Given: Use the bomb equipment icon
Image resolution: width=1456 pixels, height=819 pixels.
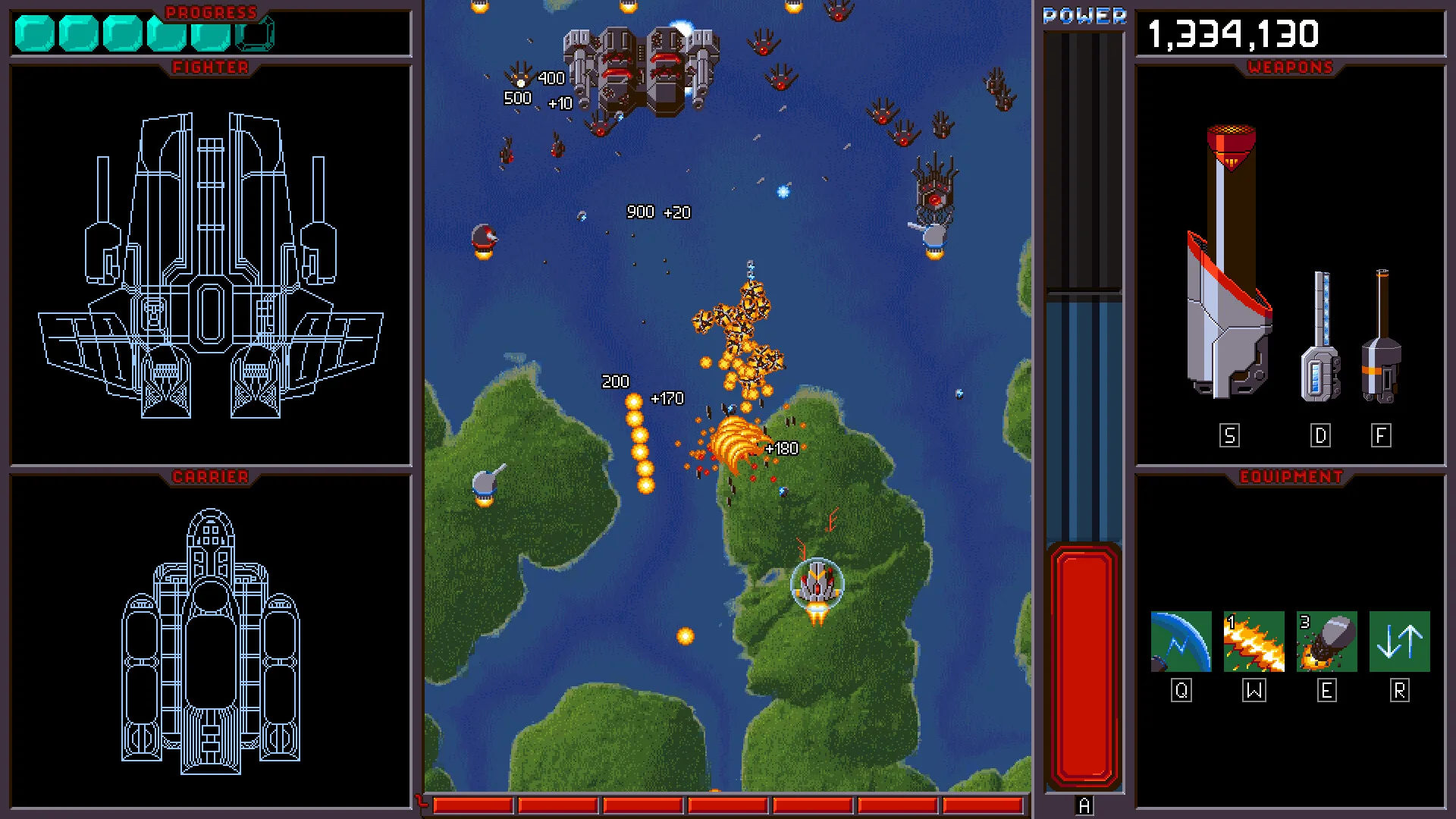Looking at the screenshot, I should [x=1326, y=642].
